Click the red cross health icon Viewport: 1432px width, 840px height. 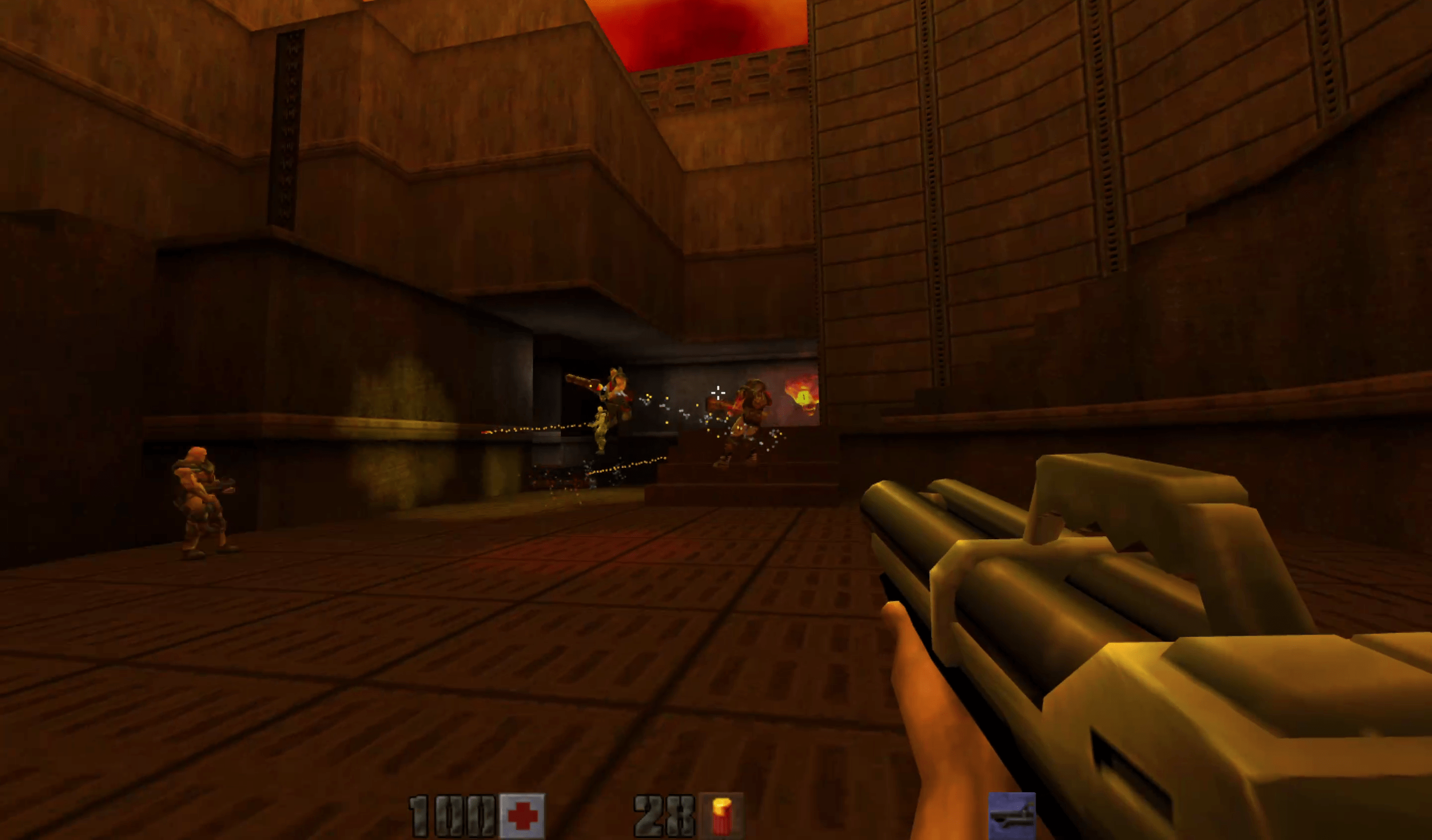tap(522, 816)
